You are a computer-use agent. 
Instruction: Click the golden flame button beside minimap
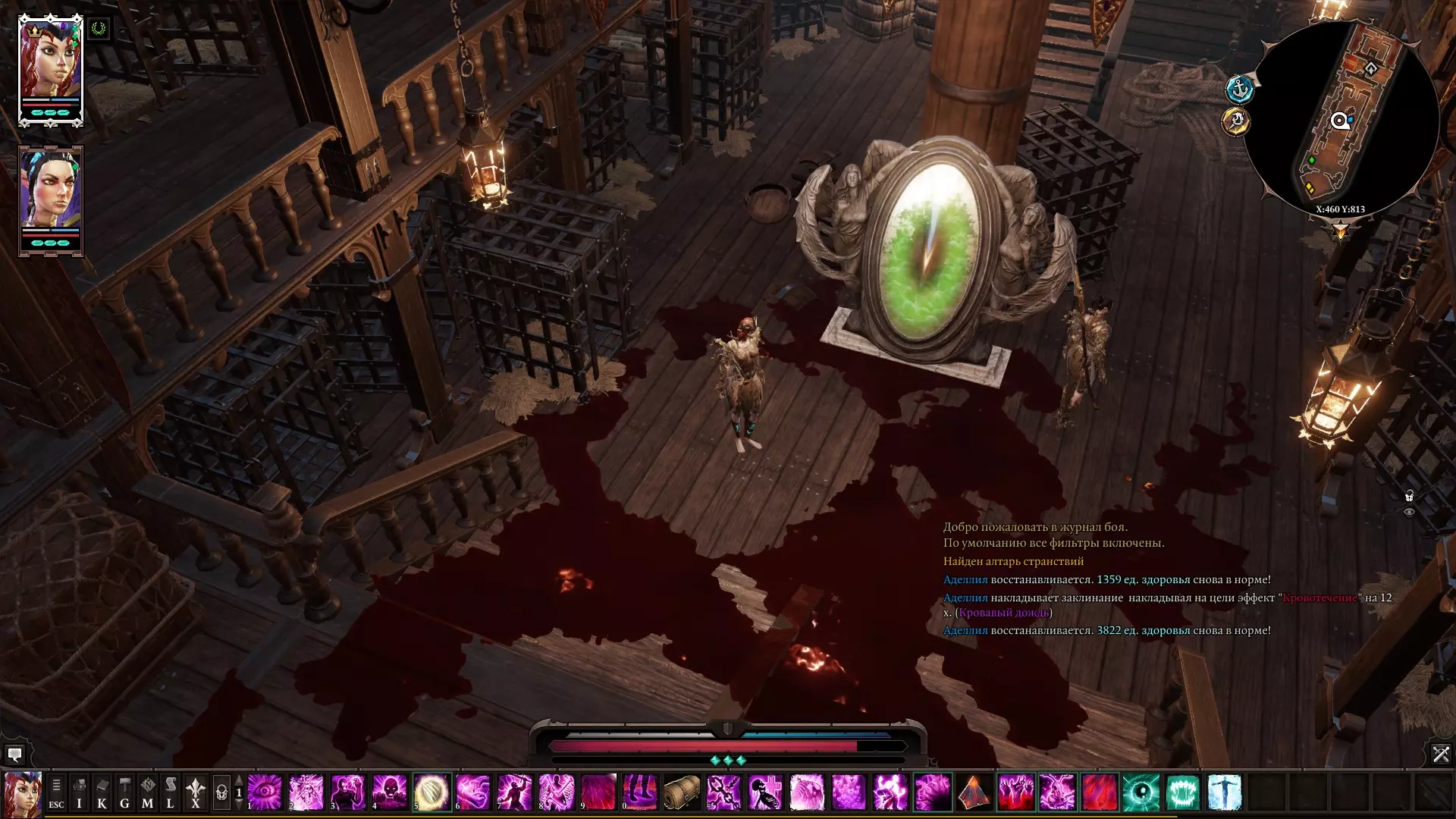pos(1236,121)
